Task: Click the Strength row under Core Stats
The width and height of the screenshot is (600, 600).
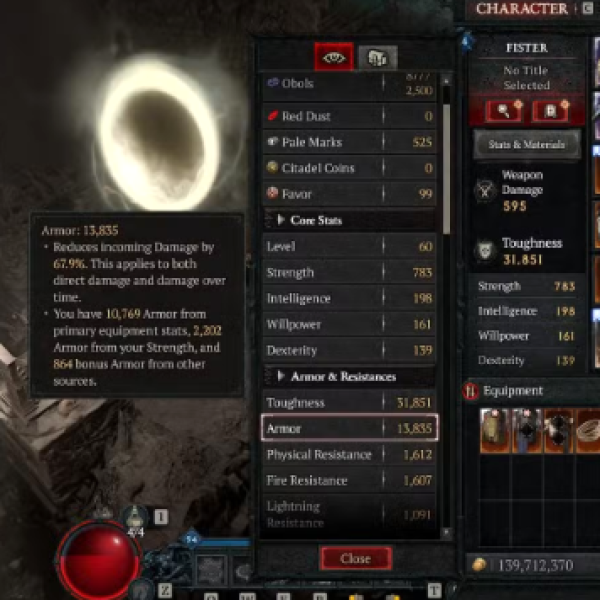Action: click(x=349, y=272)
